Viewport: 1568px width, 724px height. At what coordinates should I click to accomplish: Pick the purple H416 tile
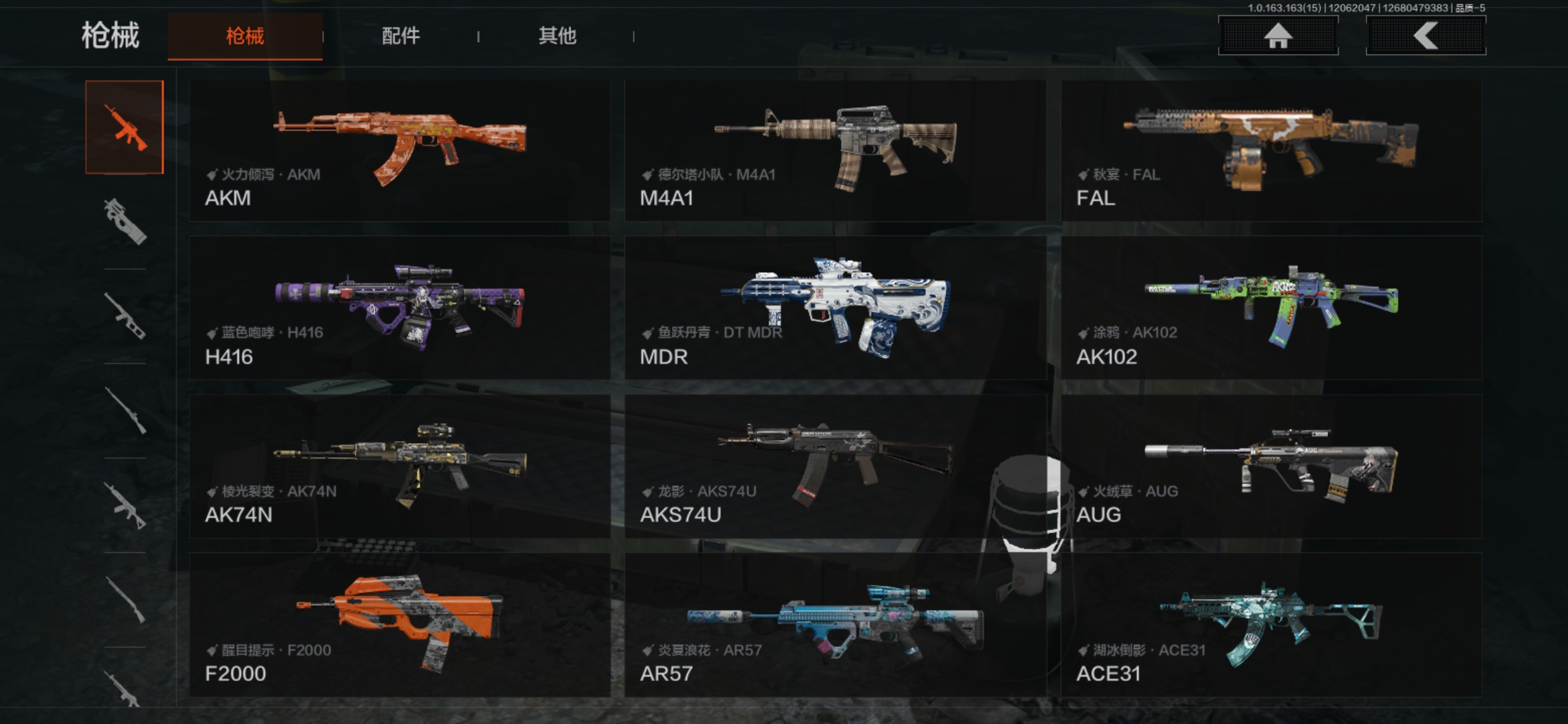tap(399, 308)
